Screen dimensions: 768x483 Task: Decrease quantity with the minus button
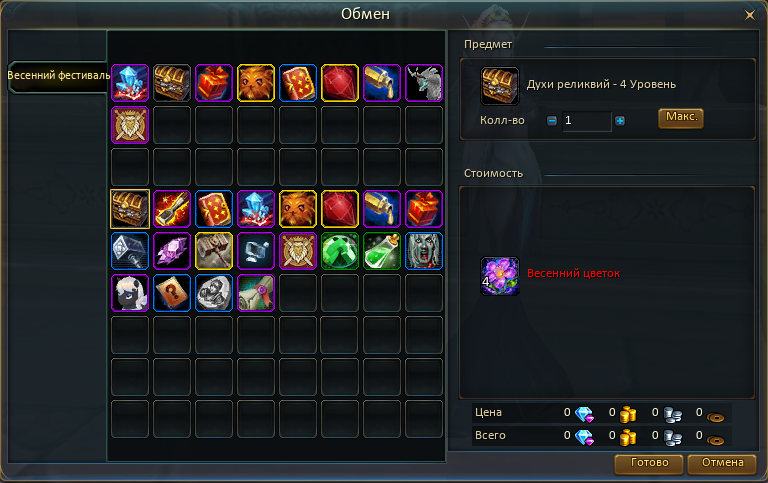pos(551,121)
